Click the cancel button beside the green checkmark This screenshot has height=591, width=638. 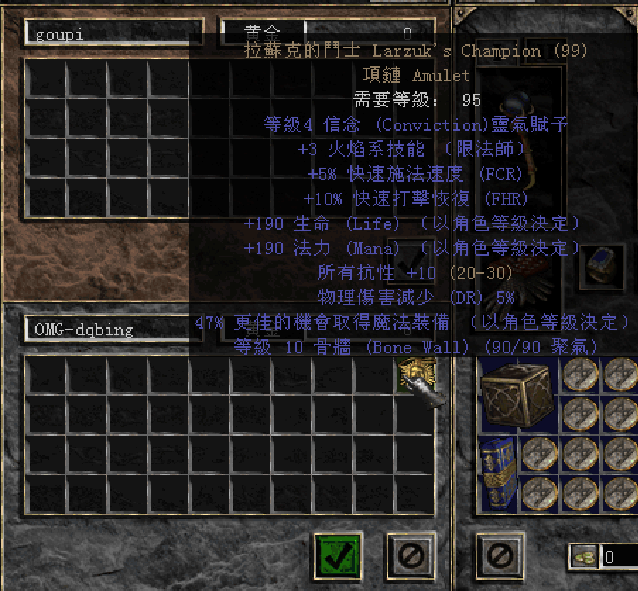coord(411,553)
